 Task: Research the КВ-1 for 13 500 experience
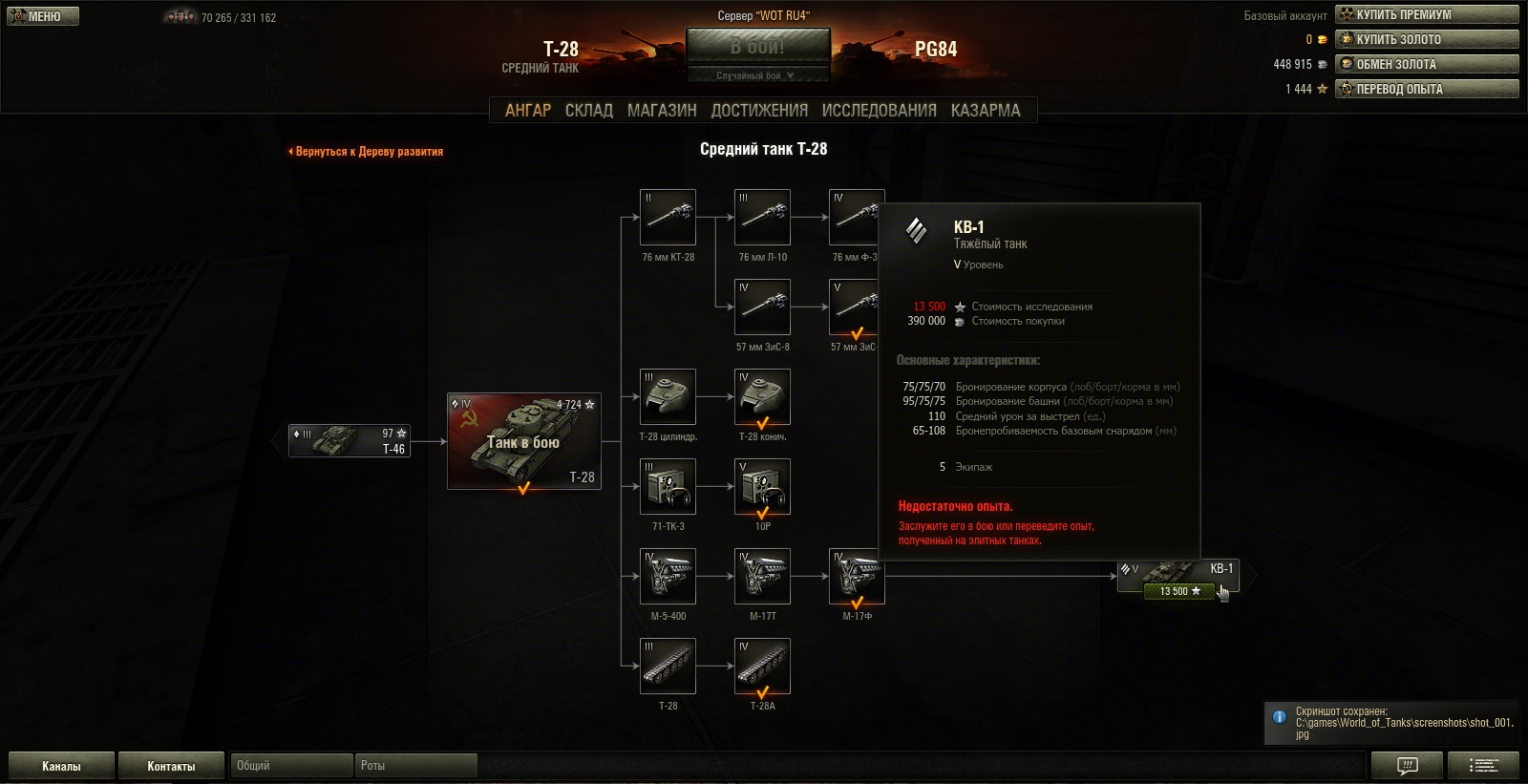pyautogui.click(x=1179, y=591)
